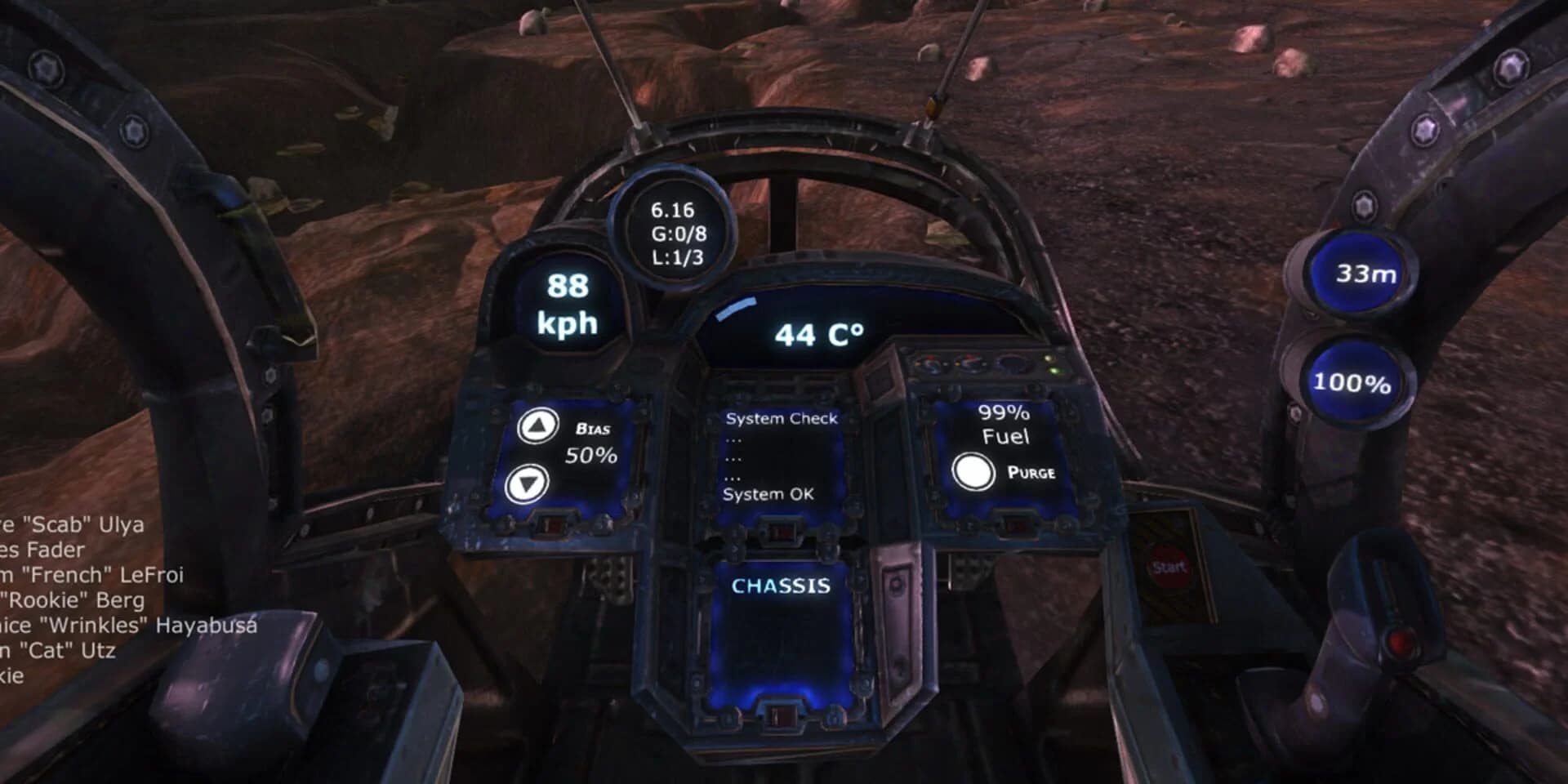This screenshot has height=784, width=1568.
Task: Open the System Check display panel
Action: click(780, 457)
